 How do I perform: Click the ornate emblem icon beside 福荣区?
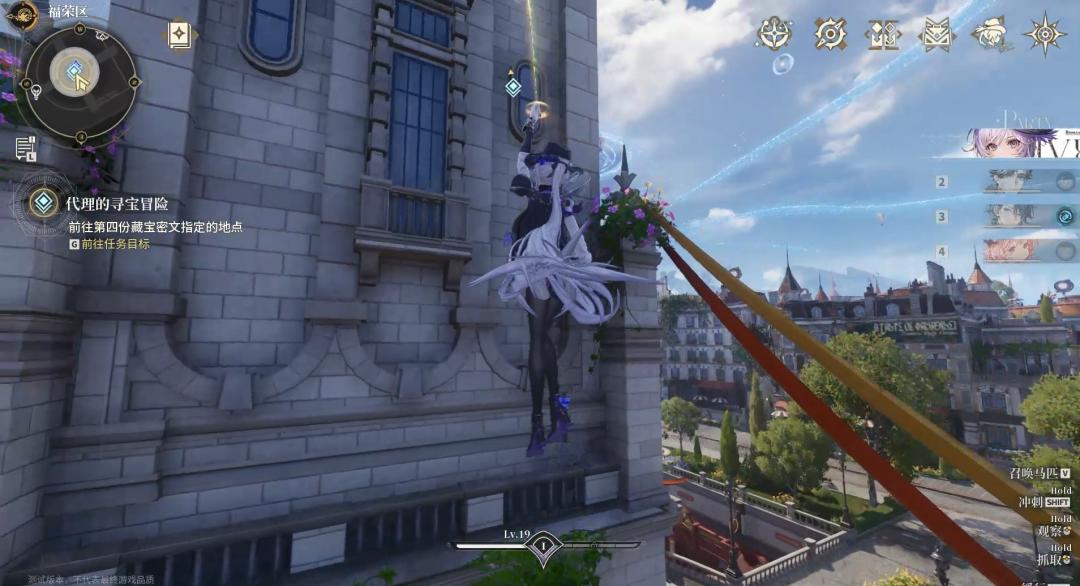tap(22, 12)
